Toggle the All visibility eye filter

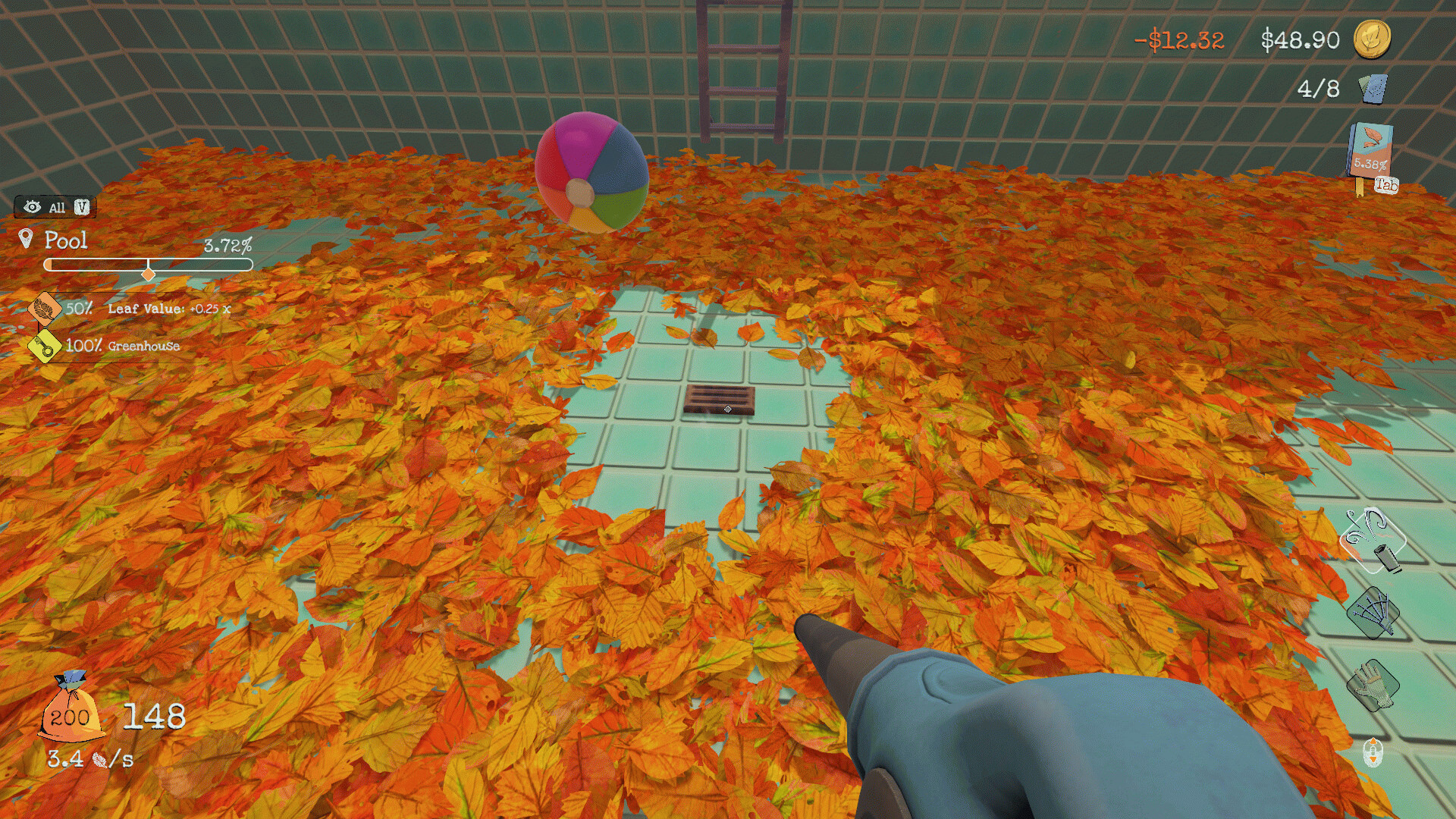pos(33,207)
